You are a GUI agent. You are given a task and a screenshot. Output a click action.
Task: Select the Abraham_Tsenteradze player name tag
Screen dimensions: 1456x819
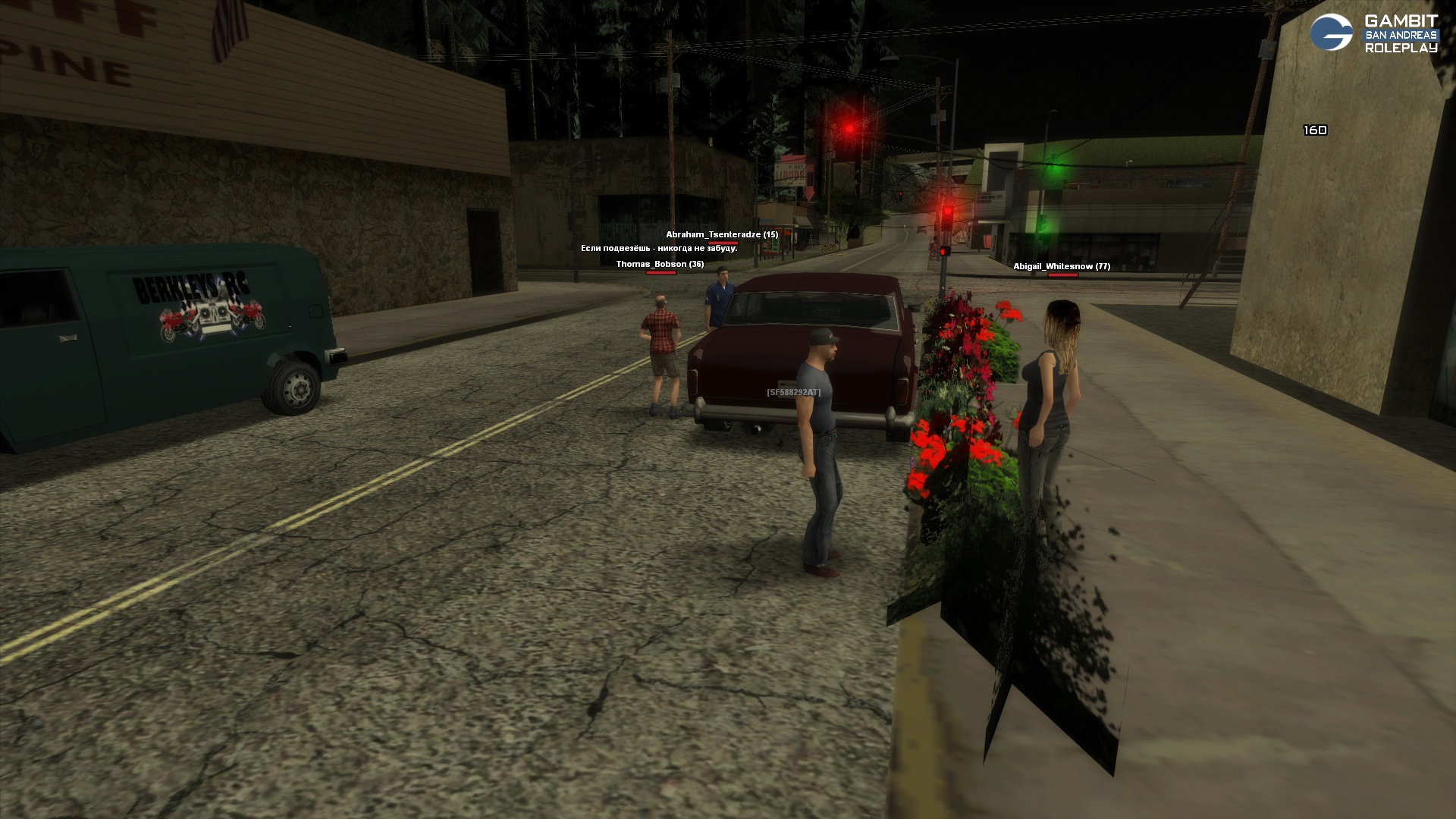tap(722, 235)
